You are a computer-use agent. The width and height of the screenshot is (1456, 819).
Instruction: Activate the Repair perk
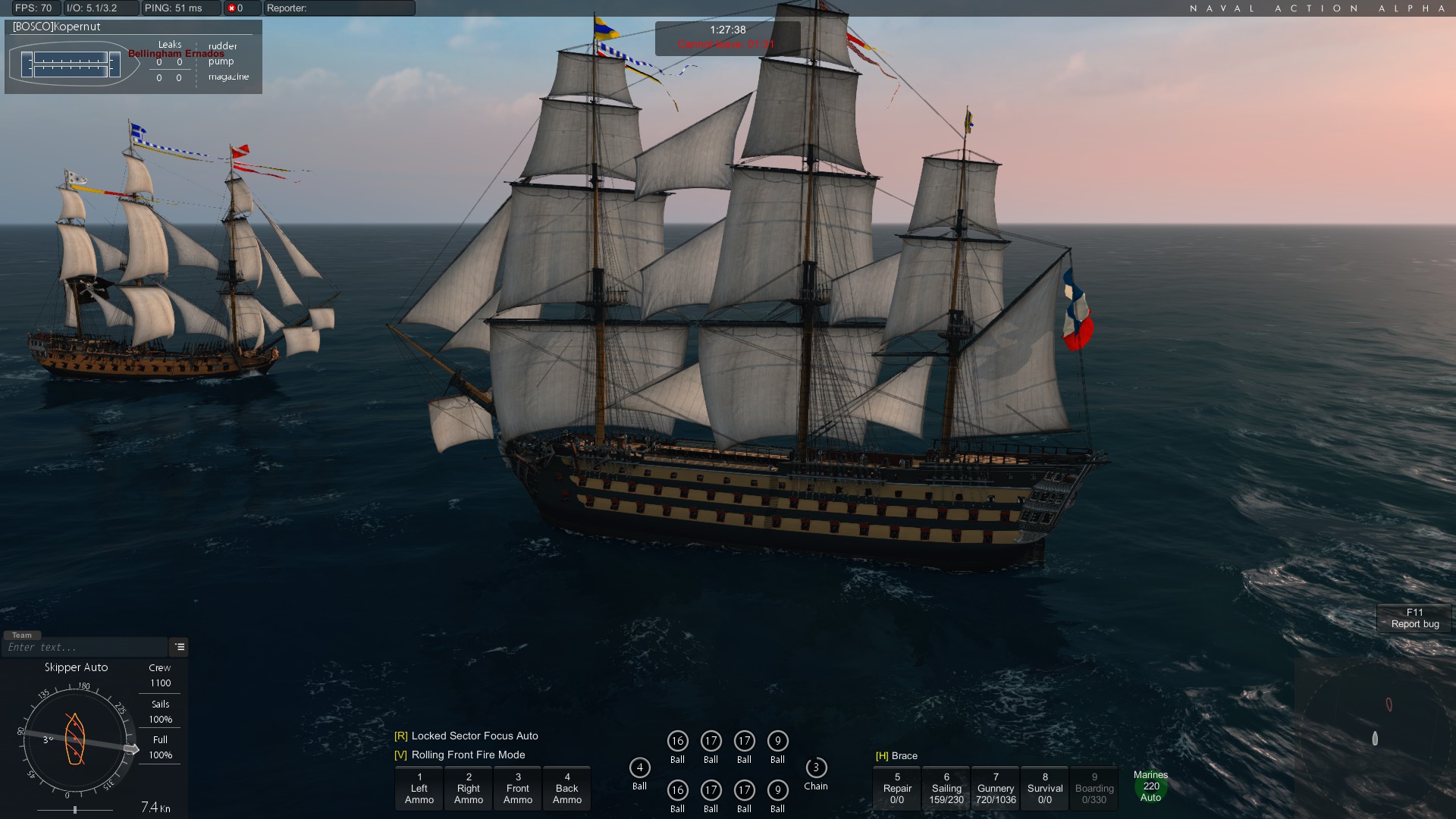coord(897,789)
